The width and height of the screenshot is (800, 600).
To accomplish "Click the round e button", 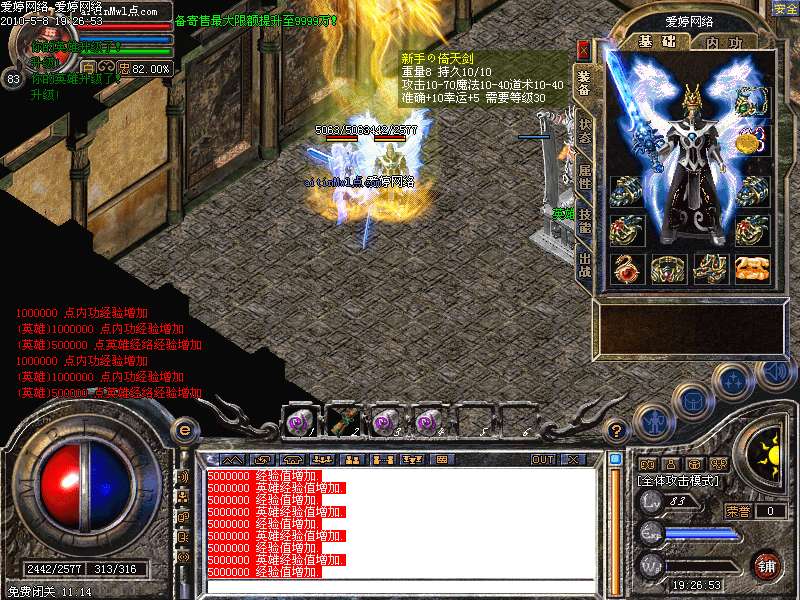I will click(184, 430).
